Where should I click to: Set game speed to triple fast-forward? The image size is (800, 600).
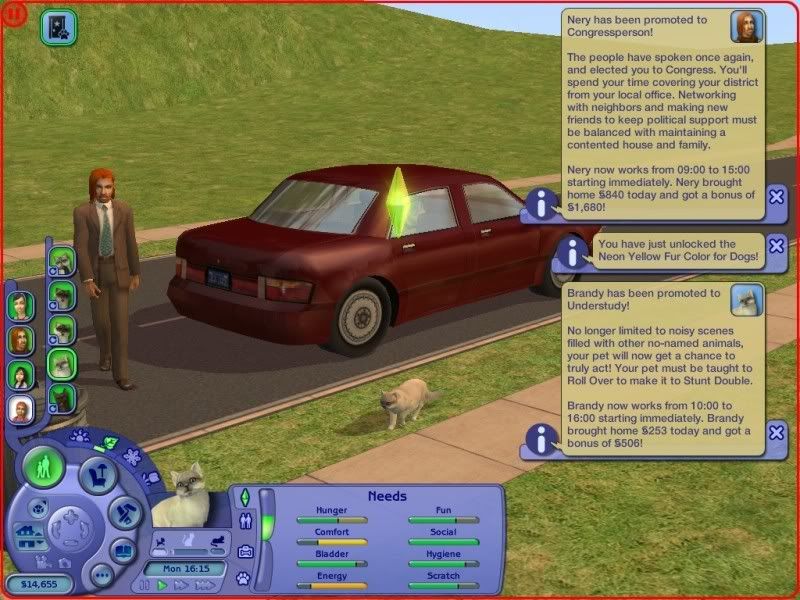205,585
